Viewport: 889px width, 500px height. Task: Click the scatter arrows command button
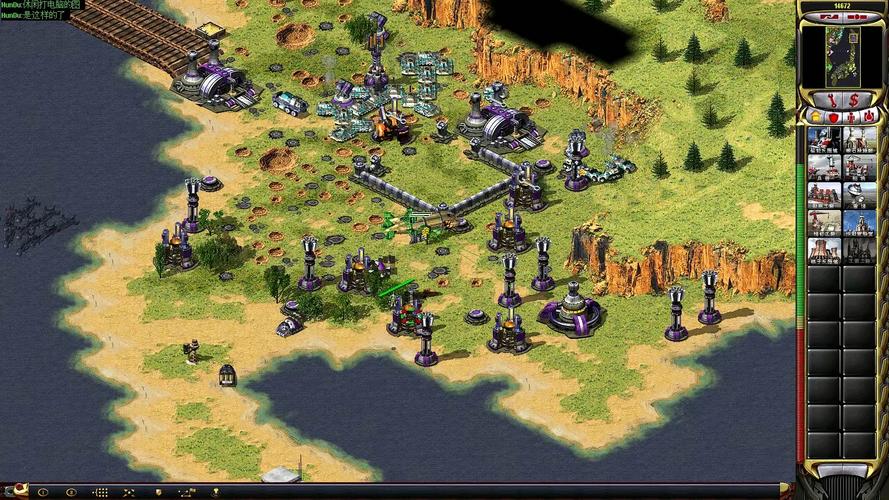pyautogui.click(x=129, y=492)
